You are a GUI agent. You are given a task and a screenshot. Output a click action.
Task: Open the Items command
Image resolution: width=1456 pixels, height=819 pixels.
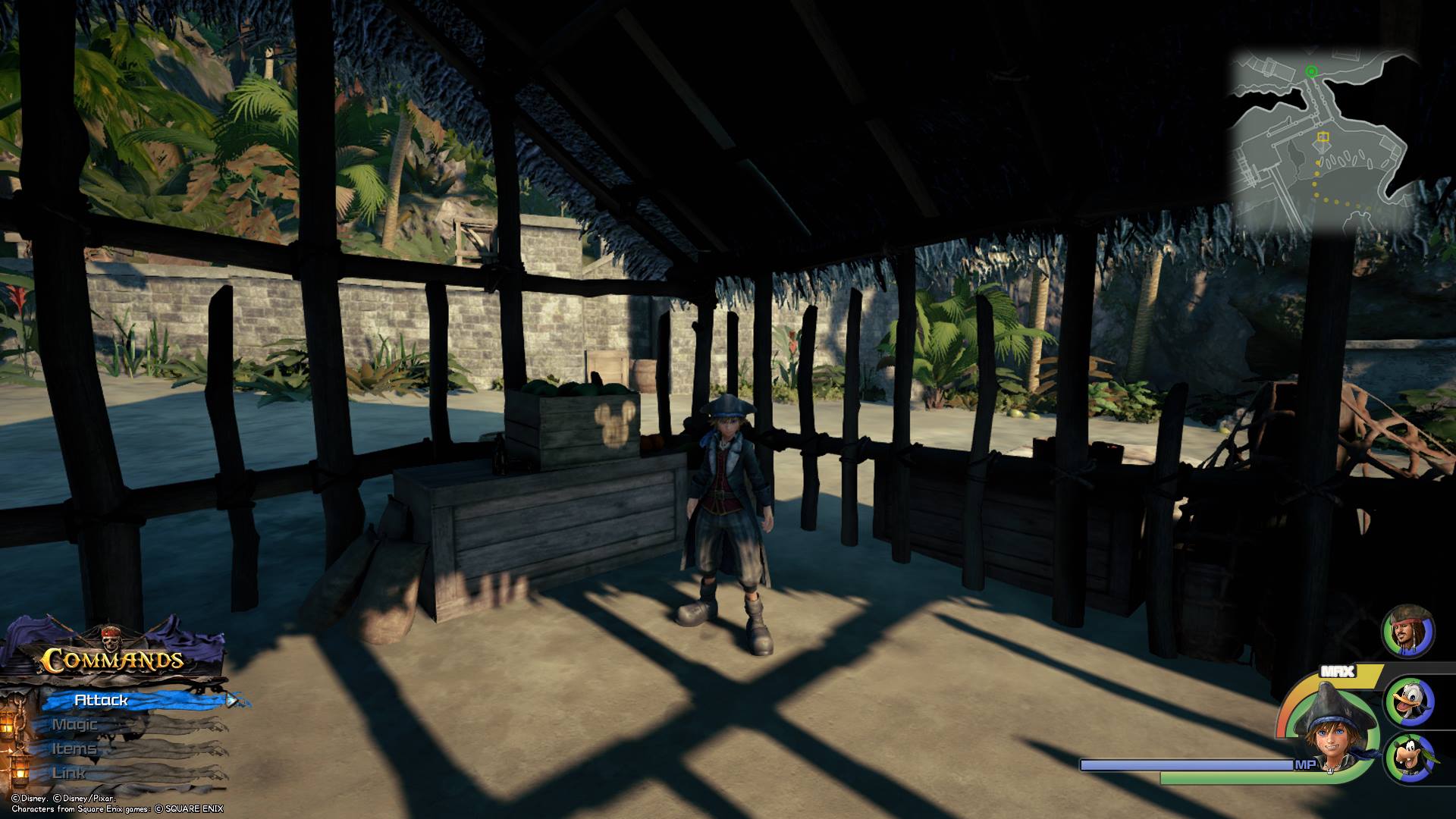(x=74, y=748)
